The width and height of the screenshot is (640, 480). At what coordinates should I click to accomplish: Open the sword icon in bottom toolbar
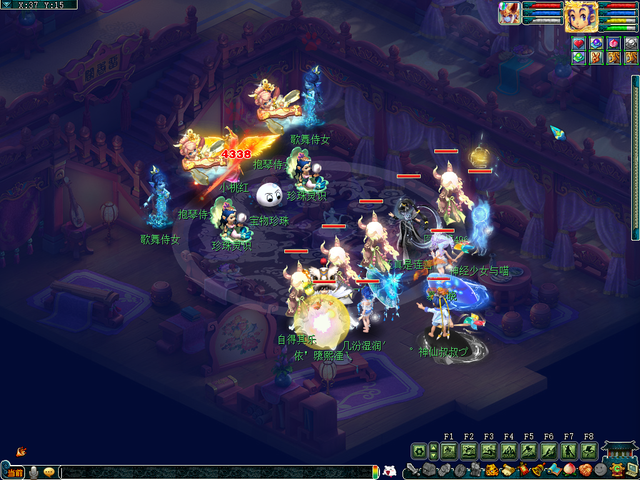(x=413, y=470)
